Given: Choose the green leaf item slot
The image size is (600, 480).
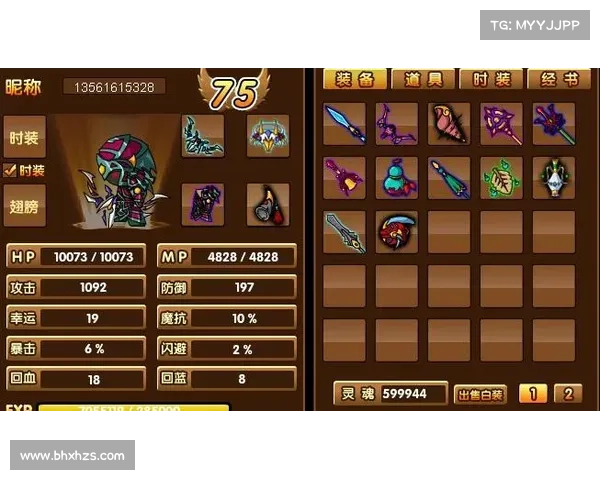Looking at the screenshot, I should (501, 178).
